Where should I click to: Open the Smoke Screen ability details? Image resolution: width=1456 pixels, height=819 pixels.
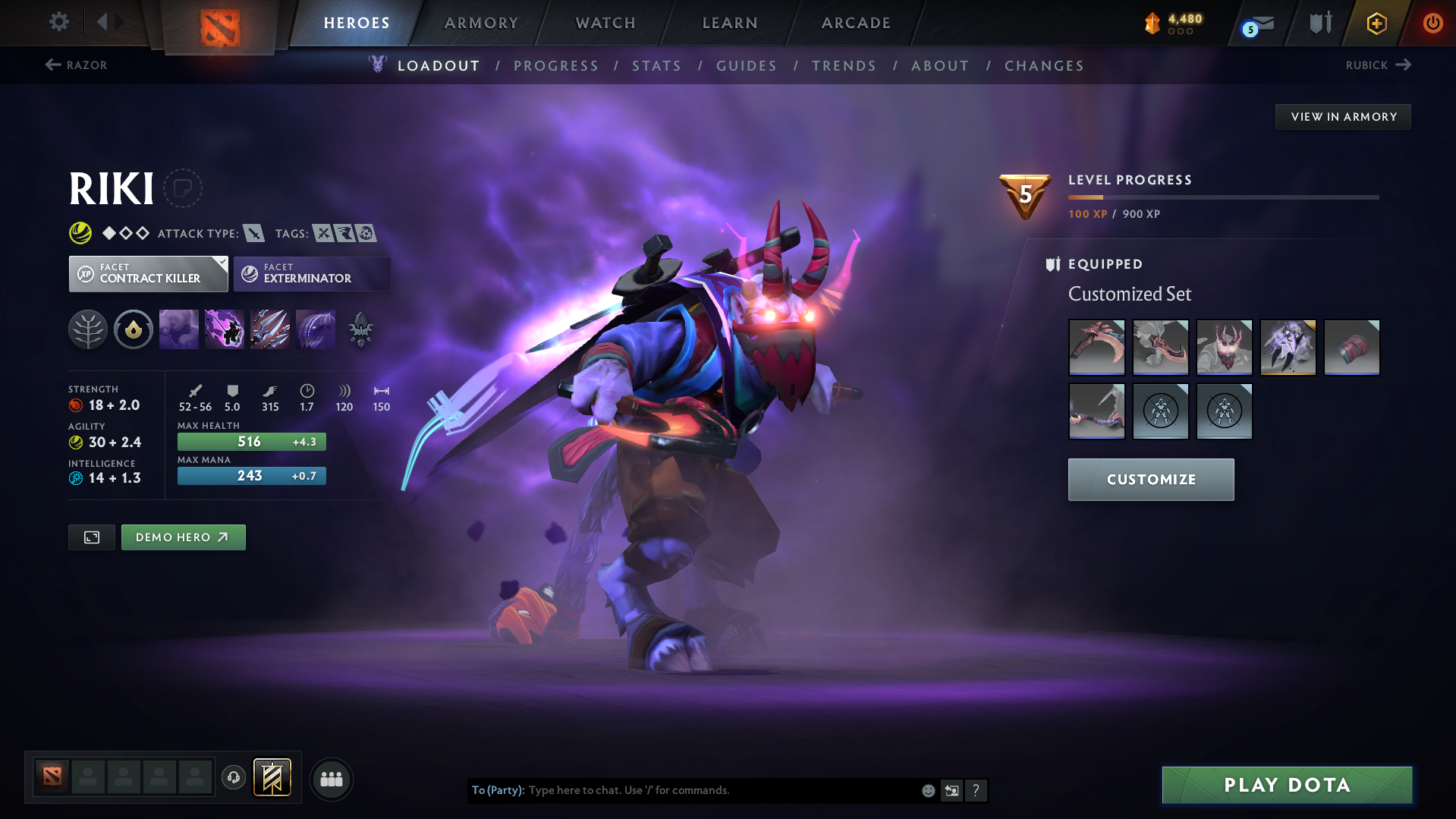179,329
